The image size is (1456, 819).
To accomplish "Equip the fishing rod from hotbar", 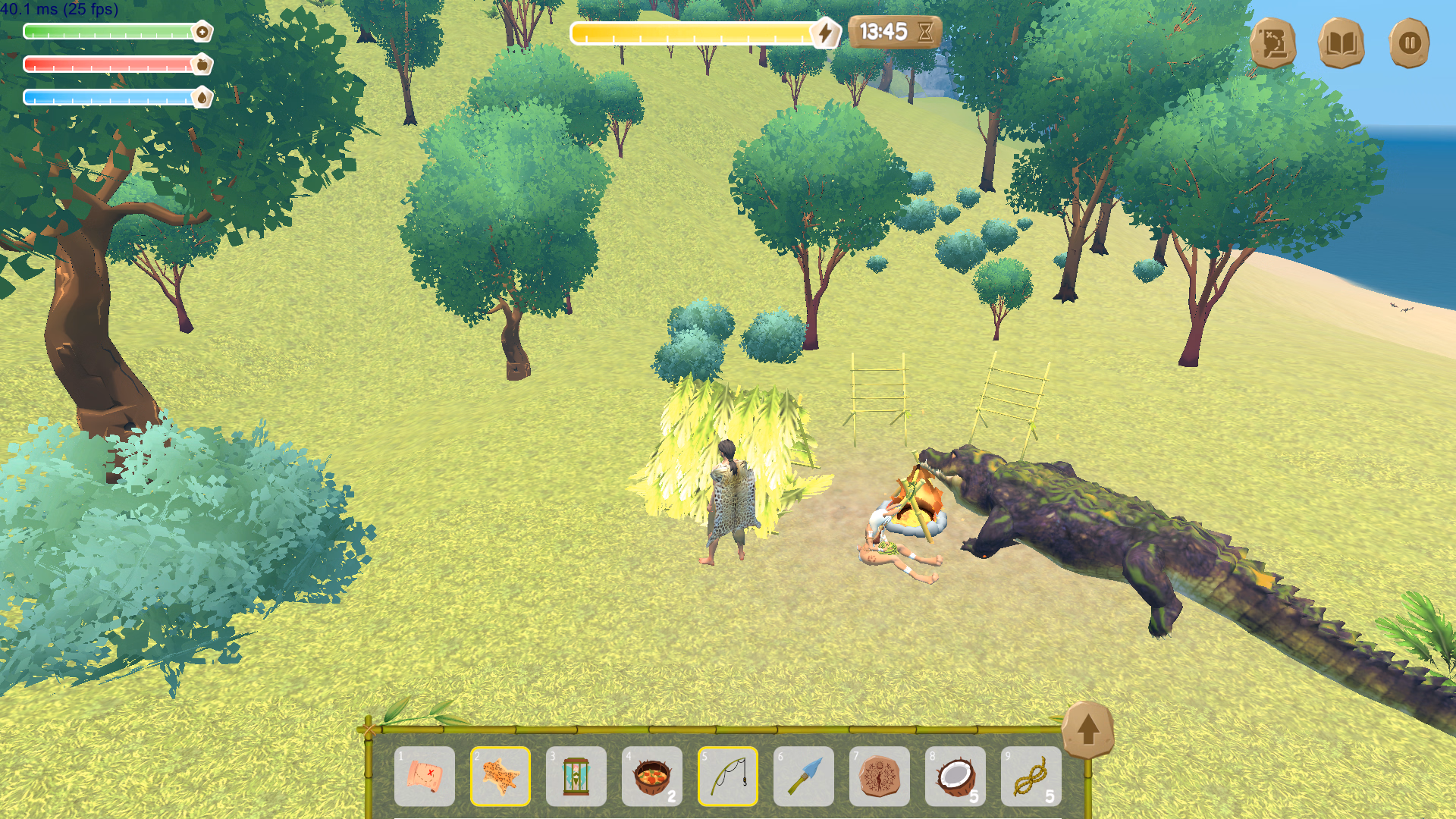I will 728,776.
